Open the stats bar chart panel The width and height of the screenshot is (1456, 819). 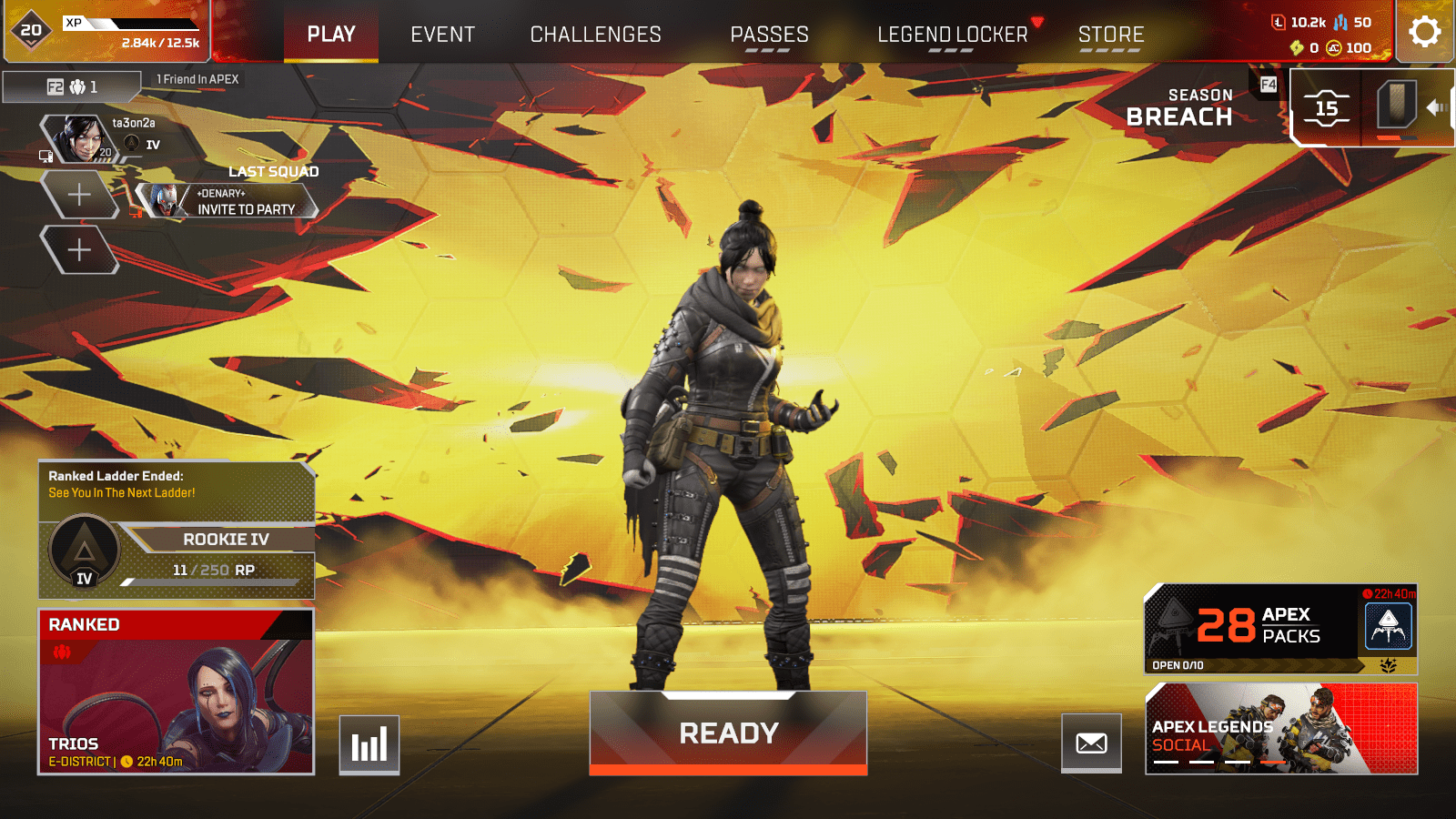(x=369, y=744)
